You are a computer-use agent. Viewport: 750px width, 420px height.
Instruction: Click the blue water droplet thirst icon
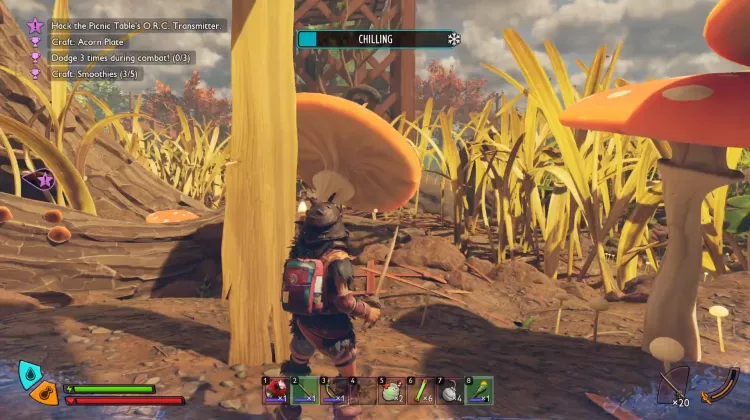tap(30, 374)
